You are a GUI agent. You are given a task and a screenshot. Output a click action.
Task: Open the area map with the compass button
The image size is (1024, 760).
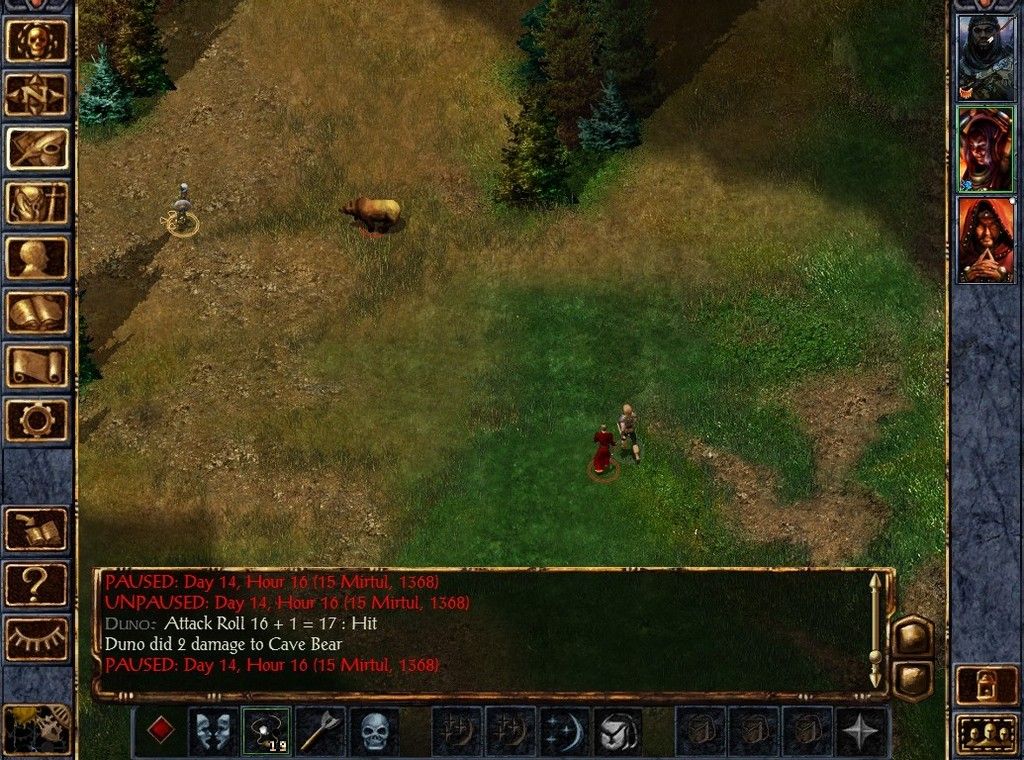point(38,94)
